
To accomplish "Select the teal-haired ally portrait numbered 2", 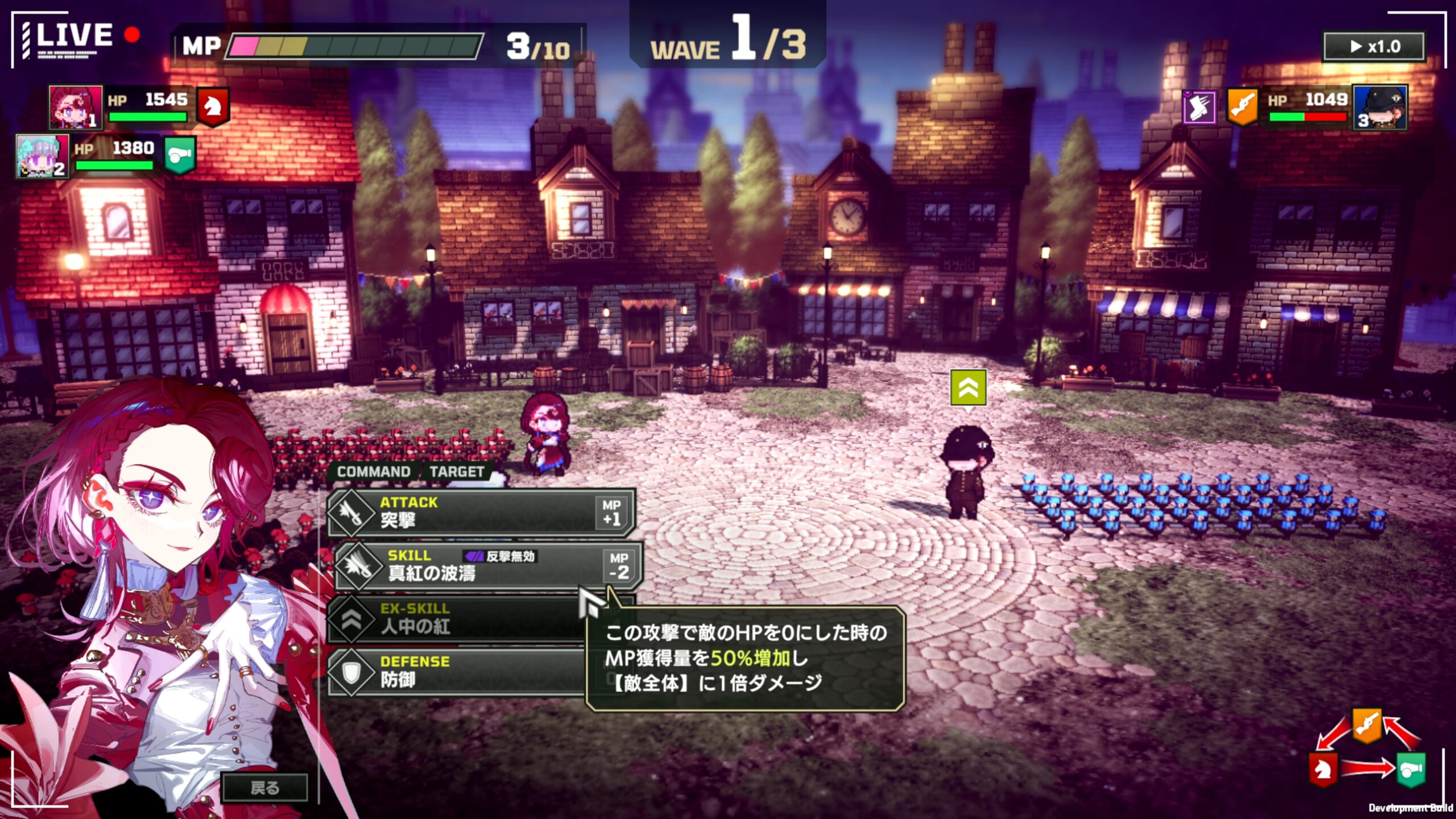I will pyautogui.click(x=42, y=156).
